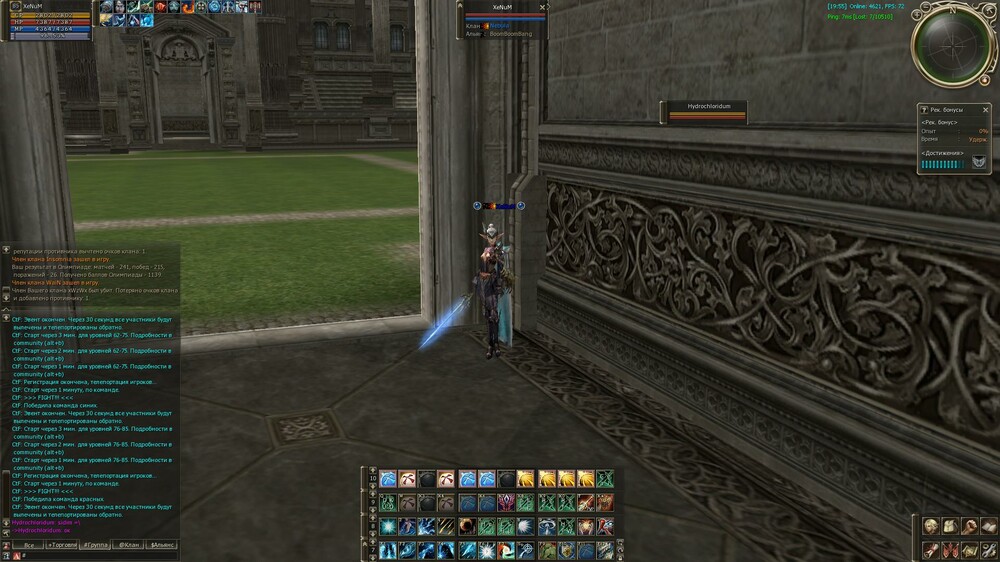
Task: Switch to the Все chat tab
Action: pyautogui.click(x=29, y=545)
